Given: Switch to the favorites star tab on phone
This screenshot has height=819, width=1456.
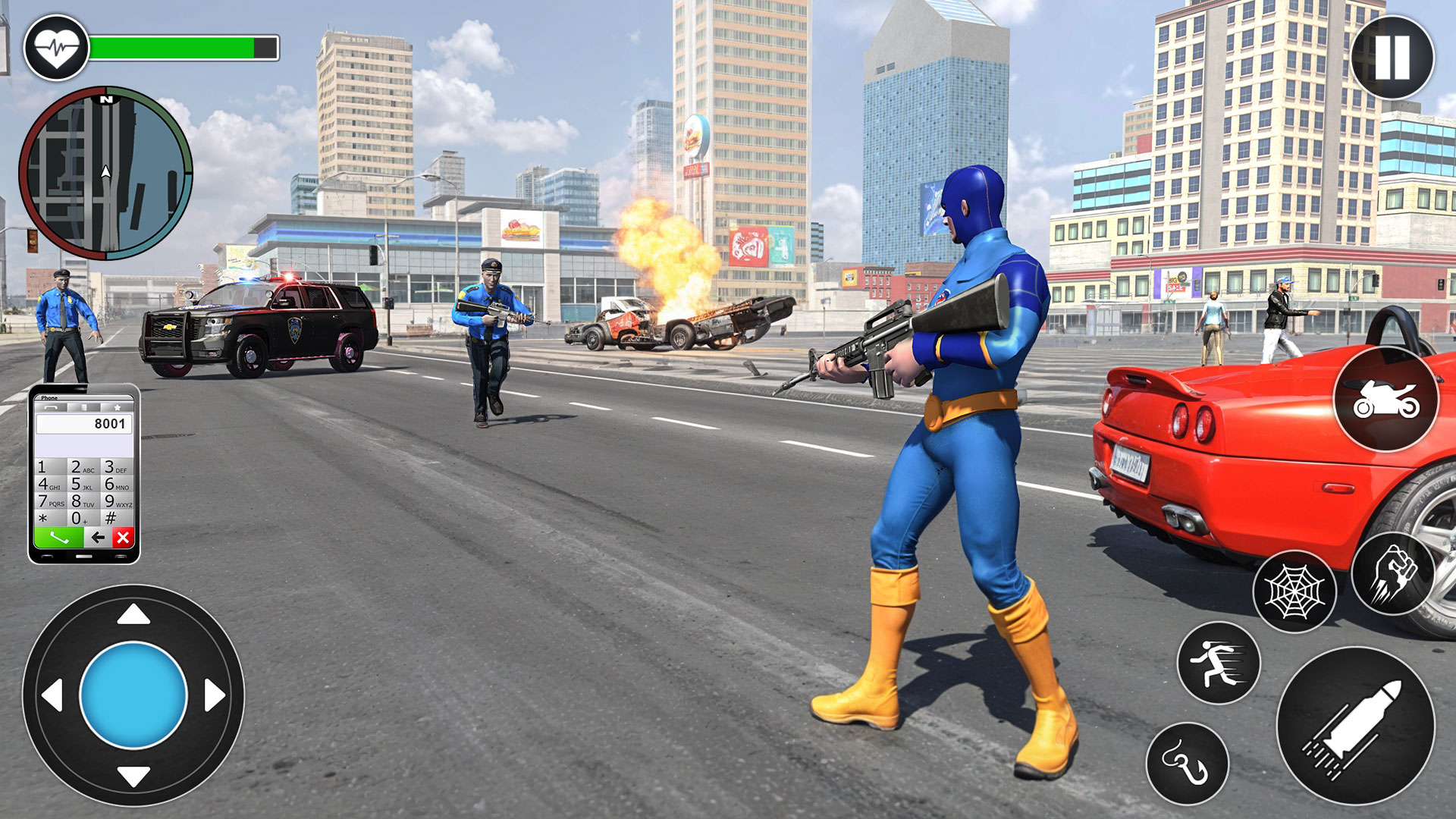Looking at the screenshot, I should [x=118, y=407].
